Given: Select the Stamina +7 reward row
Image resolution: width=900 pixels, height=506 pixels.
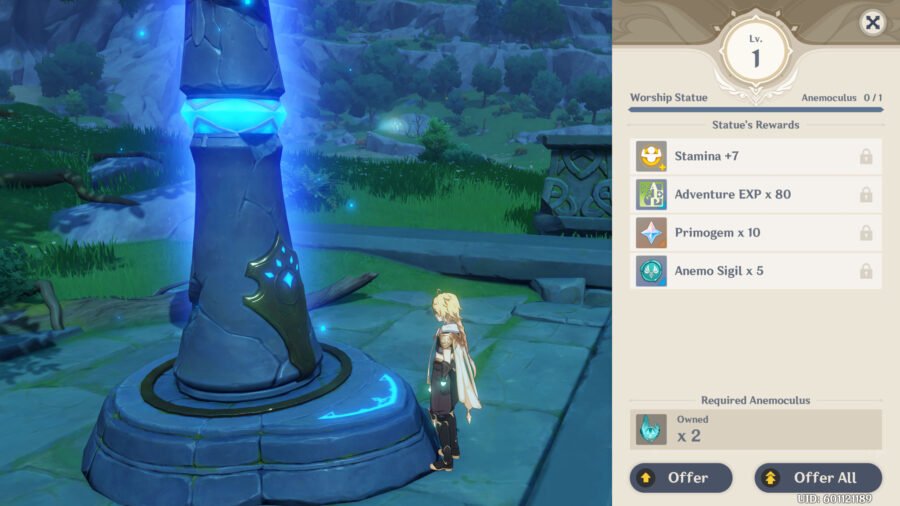Looking at the screenshot, I should point(756,156).
